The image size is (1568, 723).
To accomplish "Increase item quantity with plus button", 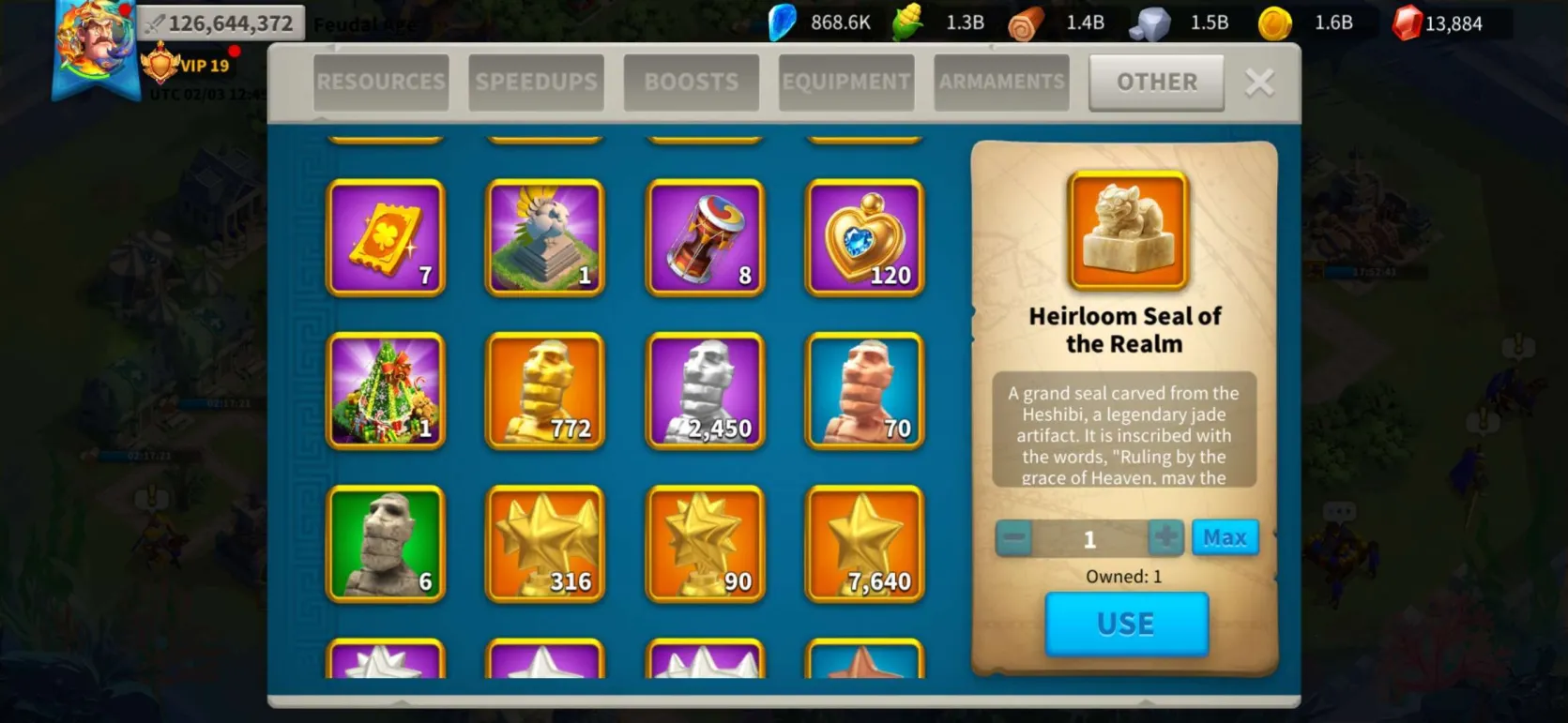I will click(x=1166, y=538).
